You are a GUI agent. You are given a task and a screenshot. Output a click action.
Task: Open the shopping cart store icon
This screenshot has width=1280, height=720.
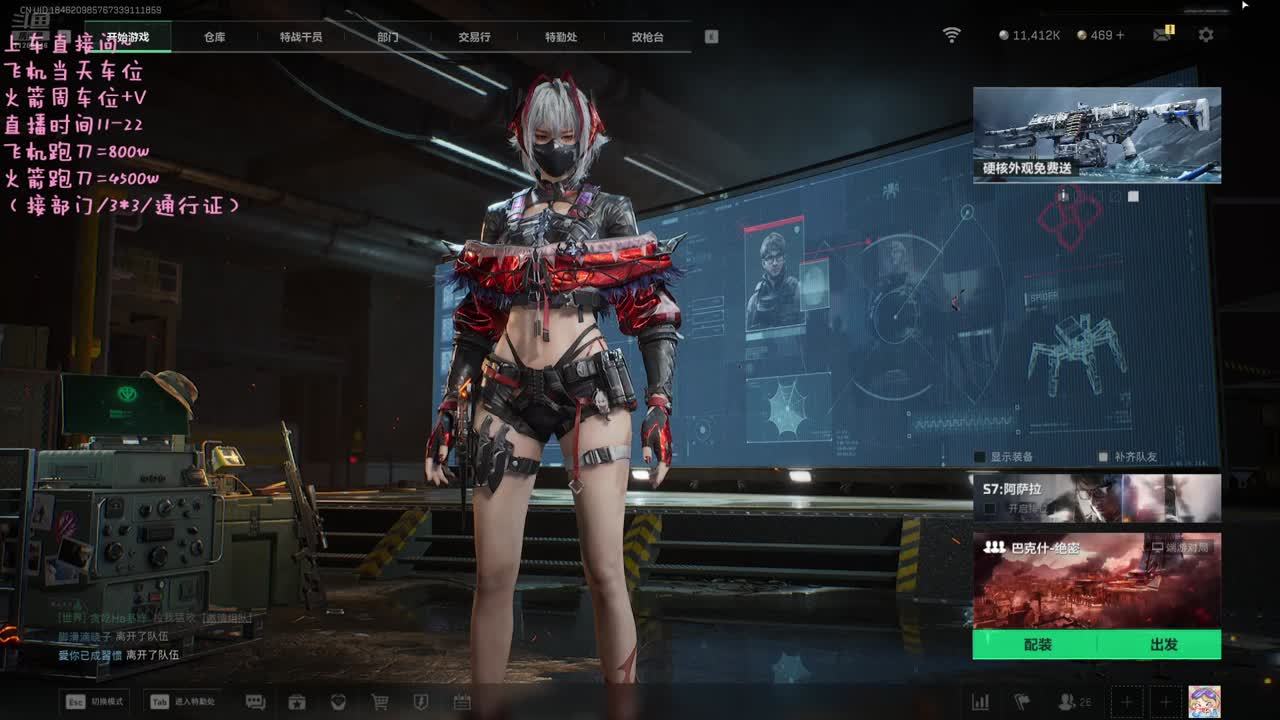click(380, 702)
